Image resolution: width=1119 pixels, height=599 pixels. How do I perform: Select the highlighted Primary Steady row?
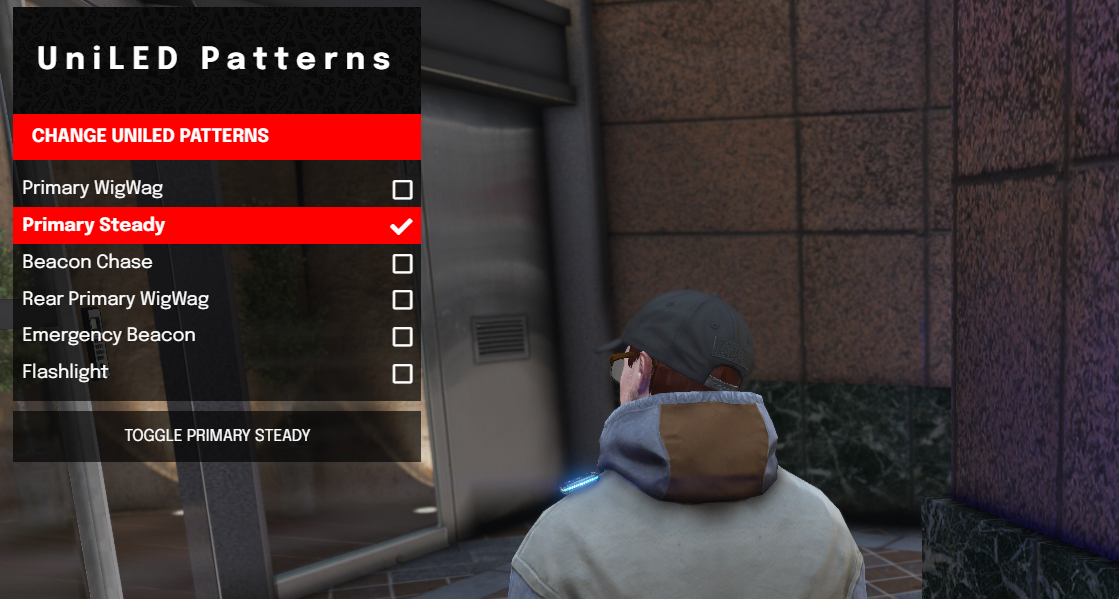[x=94, y=225]
